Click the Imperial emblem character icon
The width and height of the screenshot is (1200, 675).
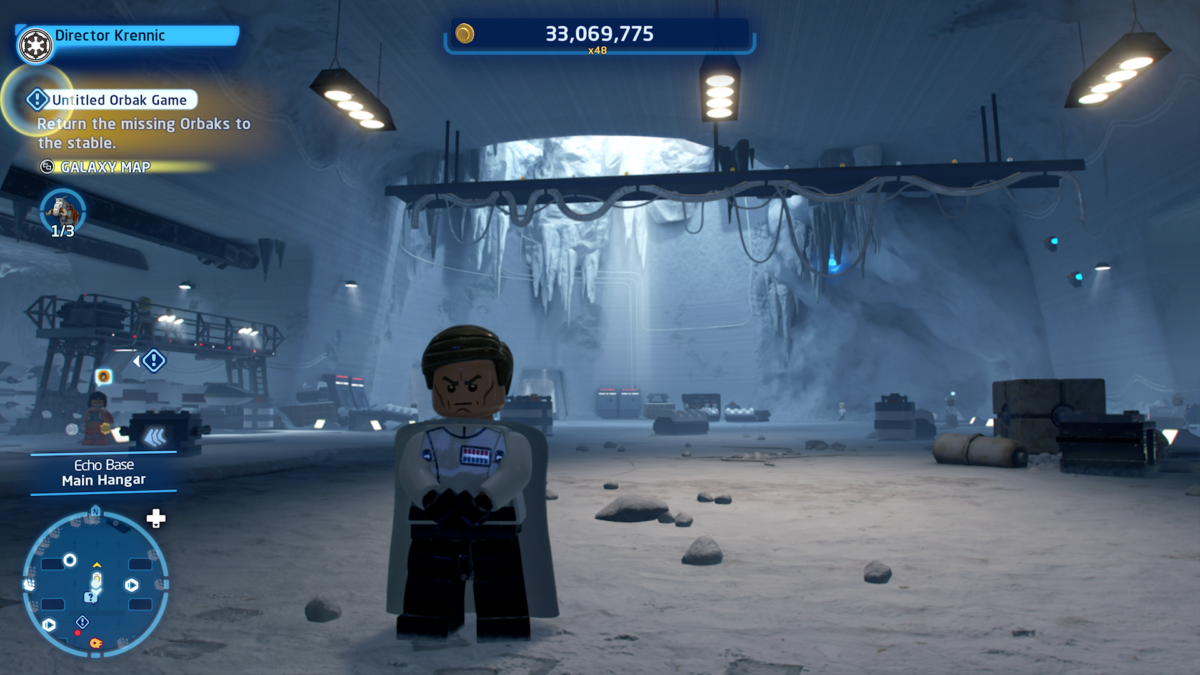pos(35,44)
